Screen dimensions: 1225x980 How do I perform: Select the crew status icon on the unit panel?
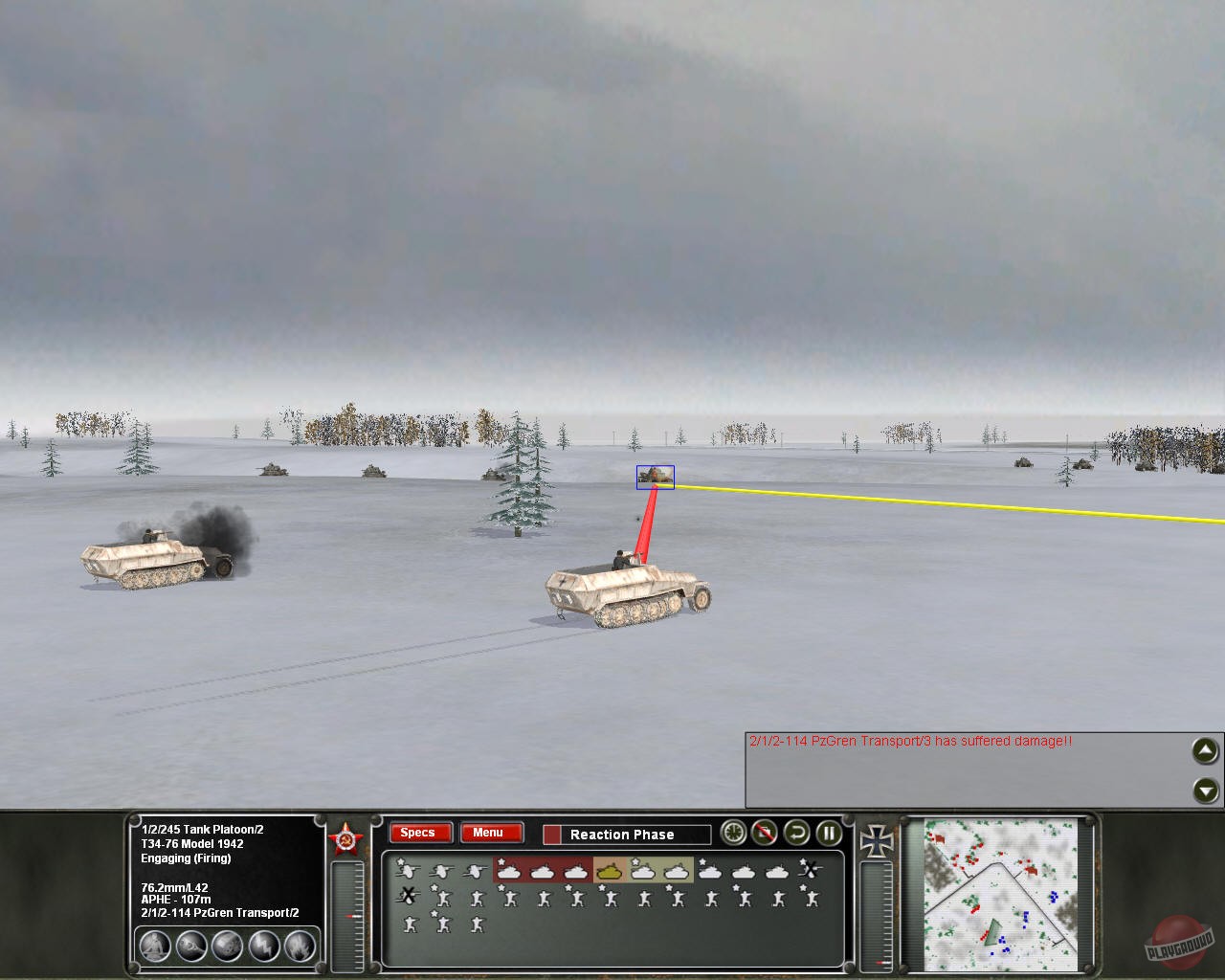click(x=153, y=945)
